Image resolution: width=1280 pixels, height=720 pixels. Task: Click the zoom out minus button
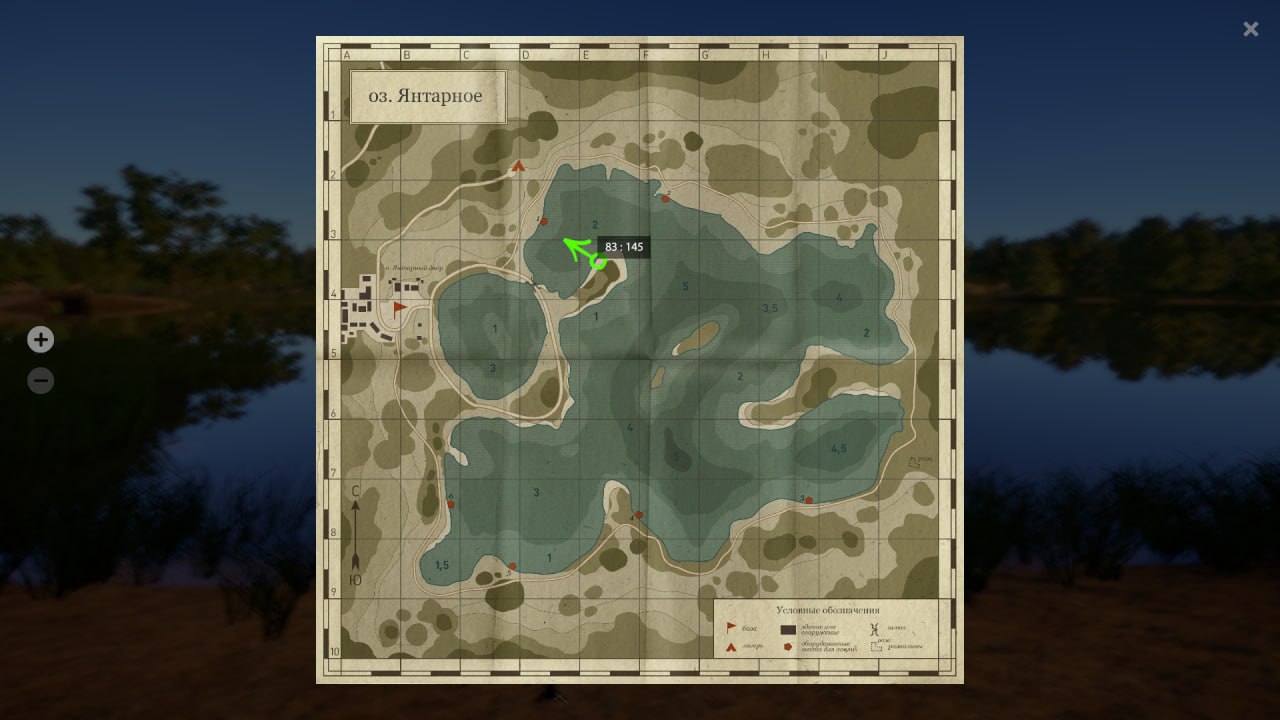pos(40,380)
